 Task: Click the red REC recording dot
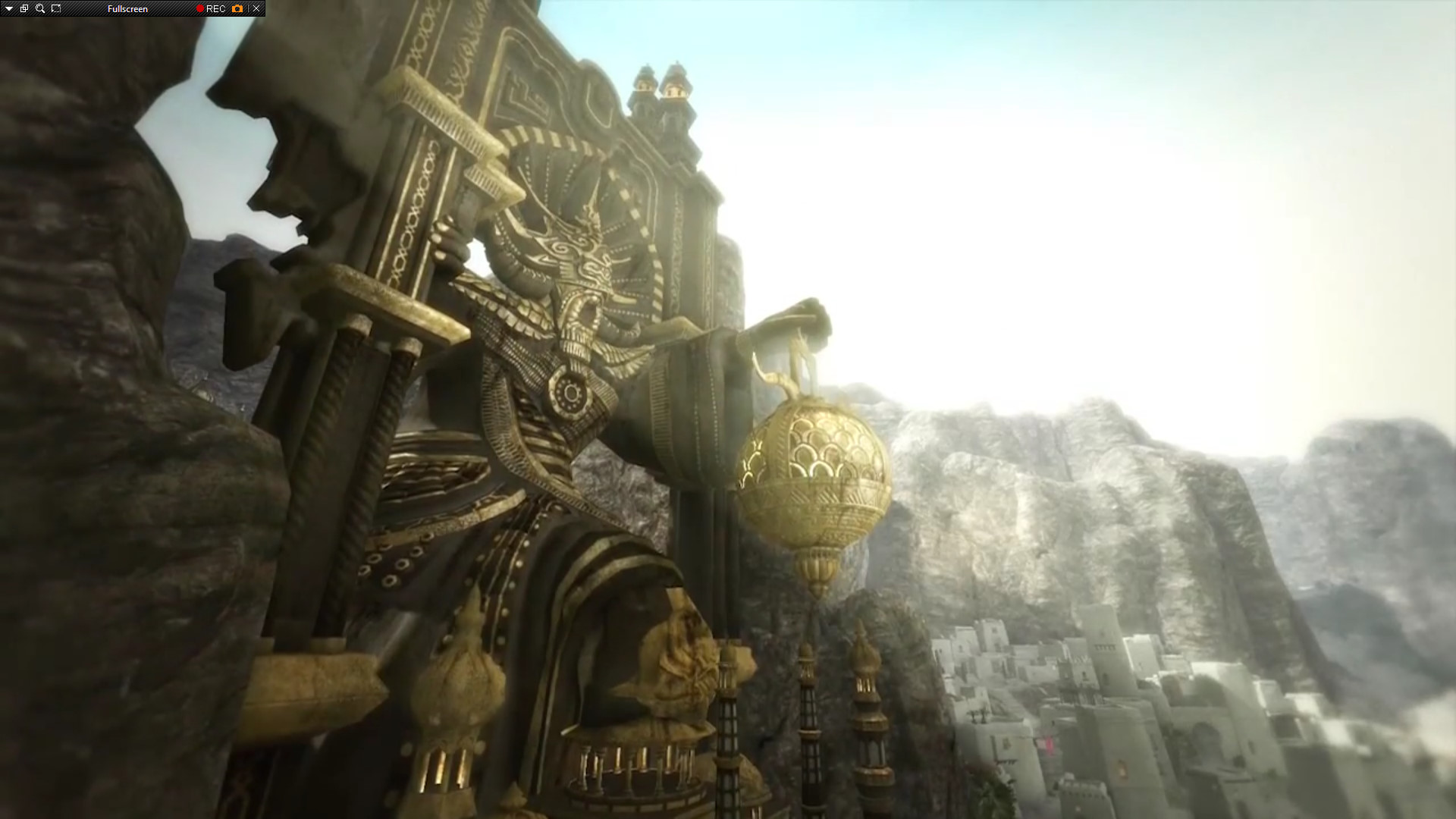(200, 8)
